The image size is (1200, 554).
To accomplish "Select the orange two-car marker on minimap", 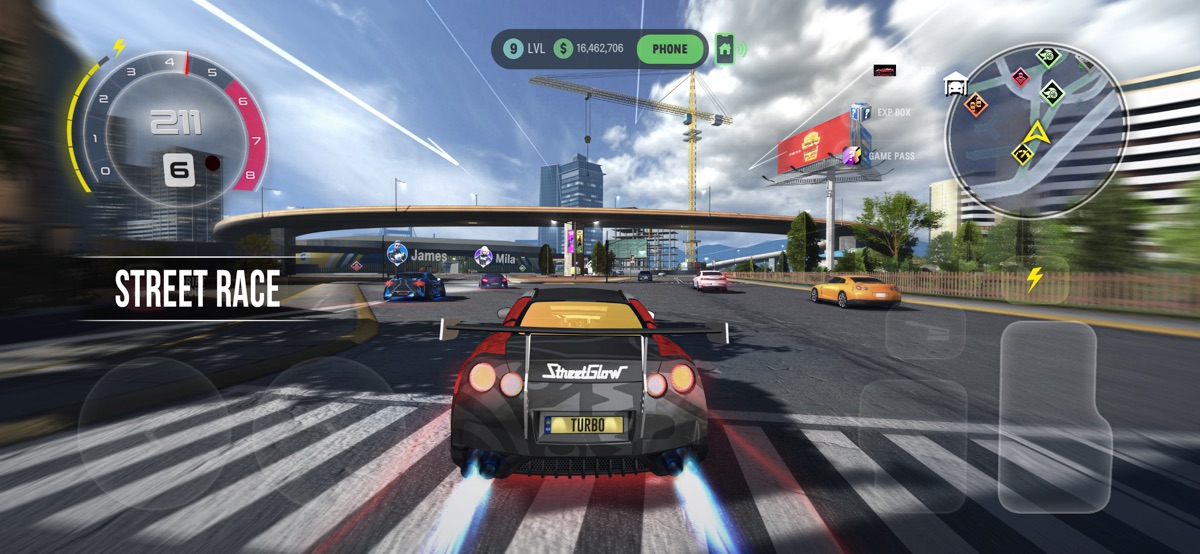I will (976, 104).
